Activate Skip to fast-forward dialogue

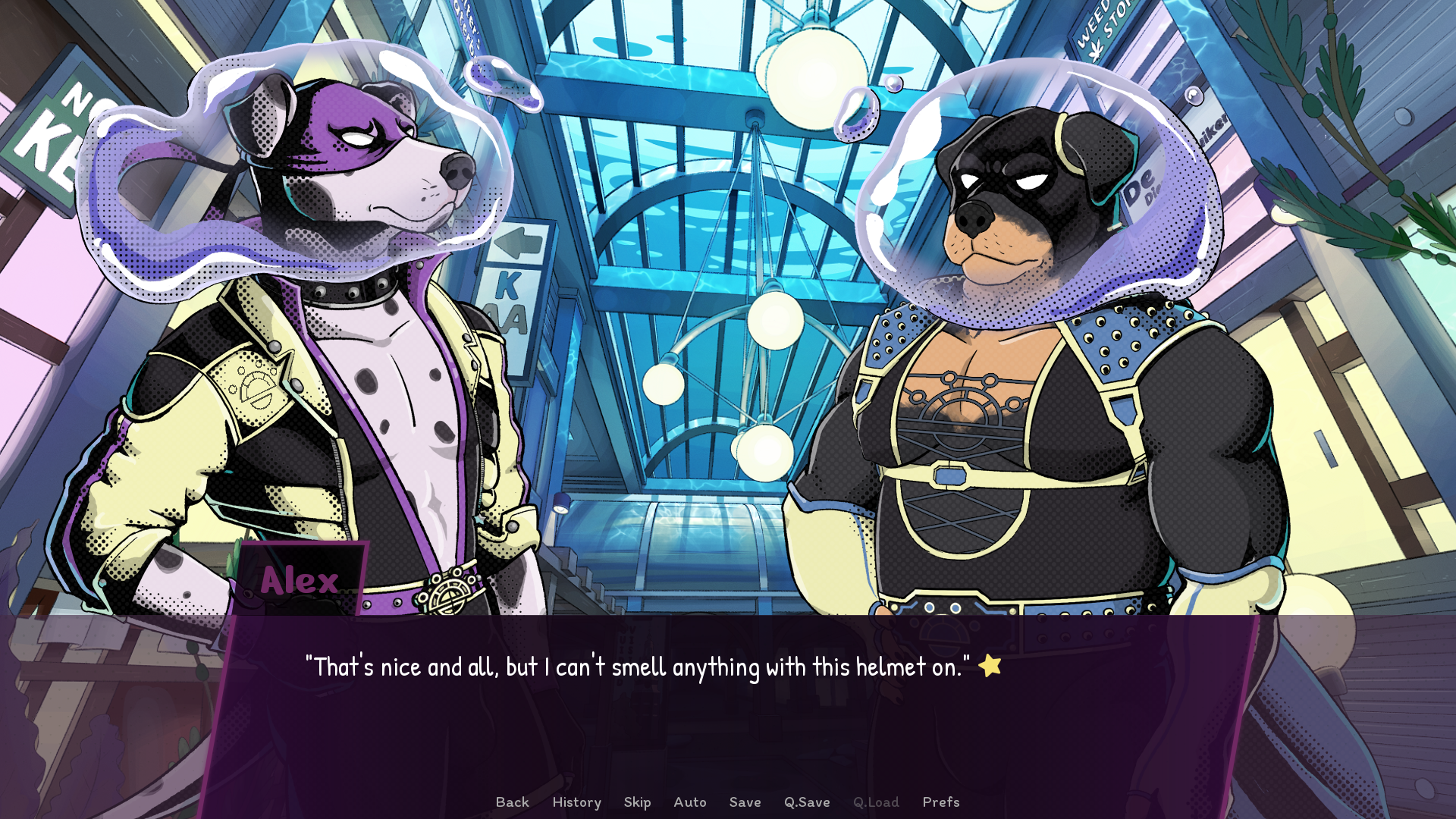click(x=637, y=802)
